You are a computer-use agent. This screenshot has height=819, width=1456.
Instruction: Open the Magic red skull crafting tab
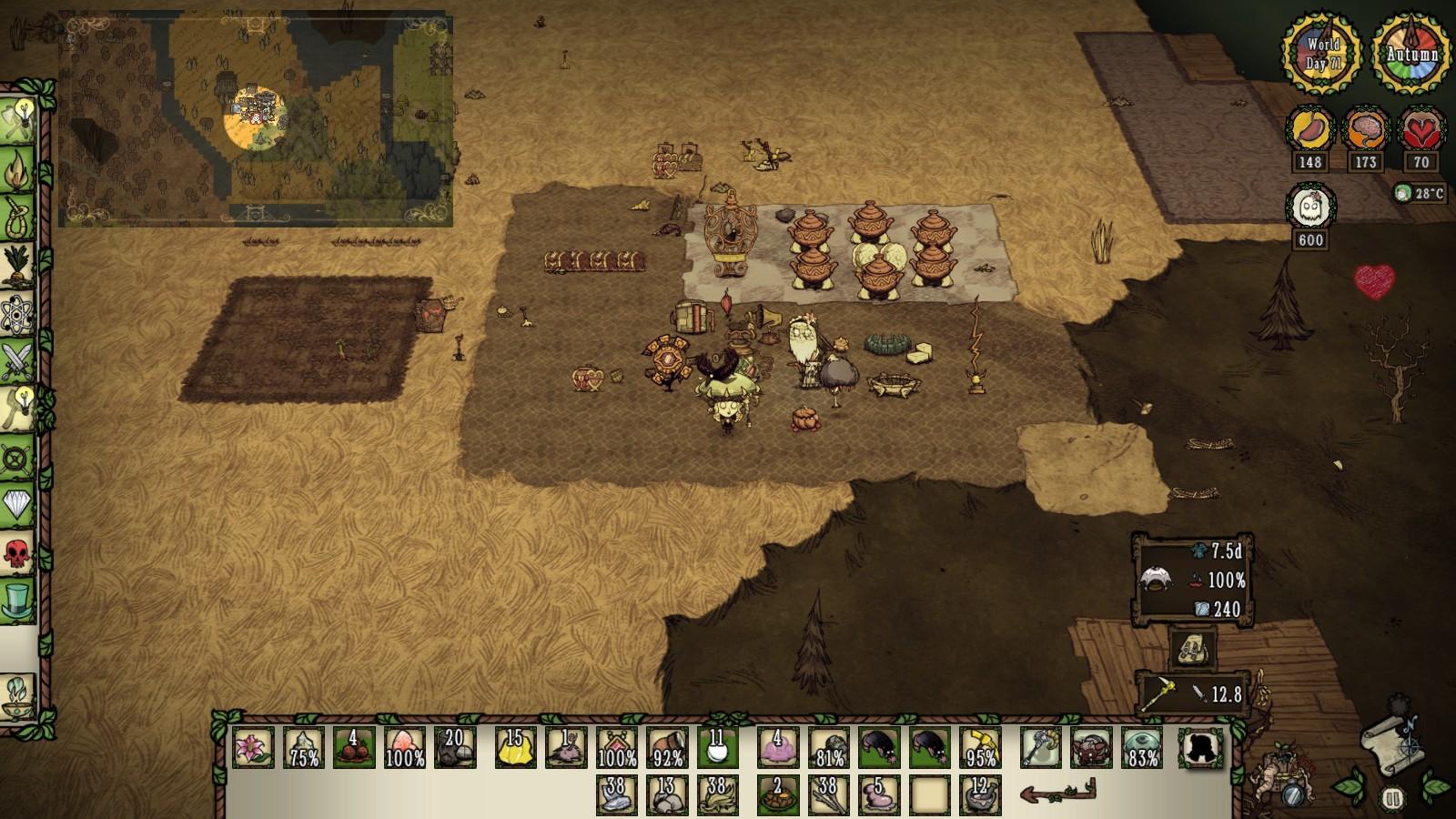pyautogui.click(x=18, y=551)
